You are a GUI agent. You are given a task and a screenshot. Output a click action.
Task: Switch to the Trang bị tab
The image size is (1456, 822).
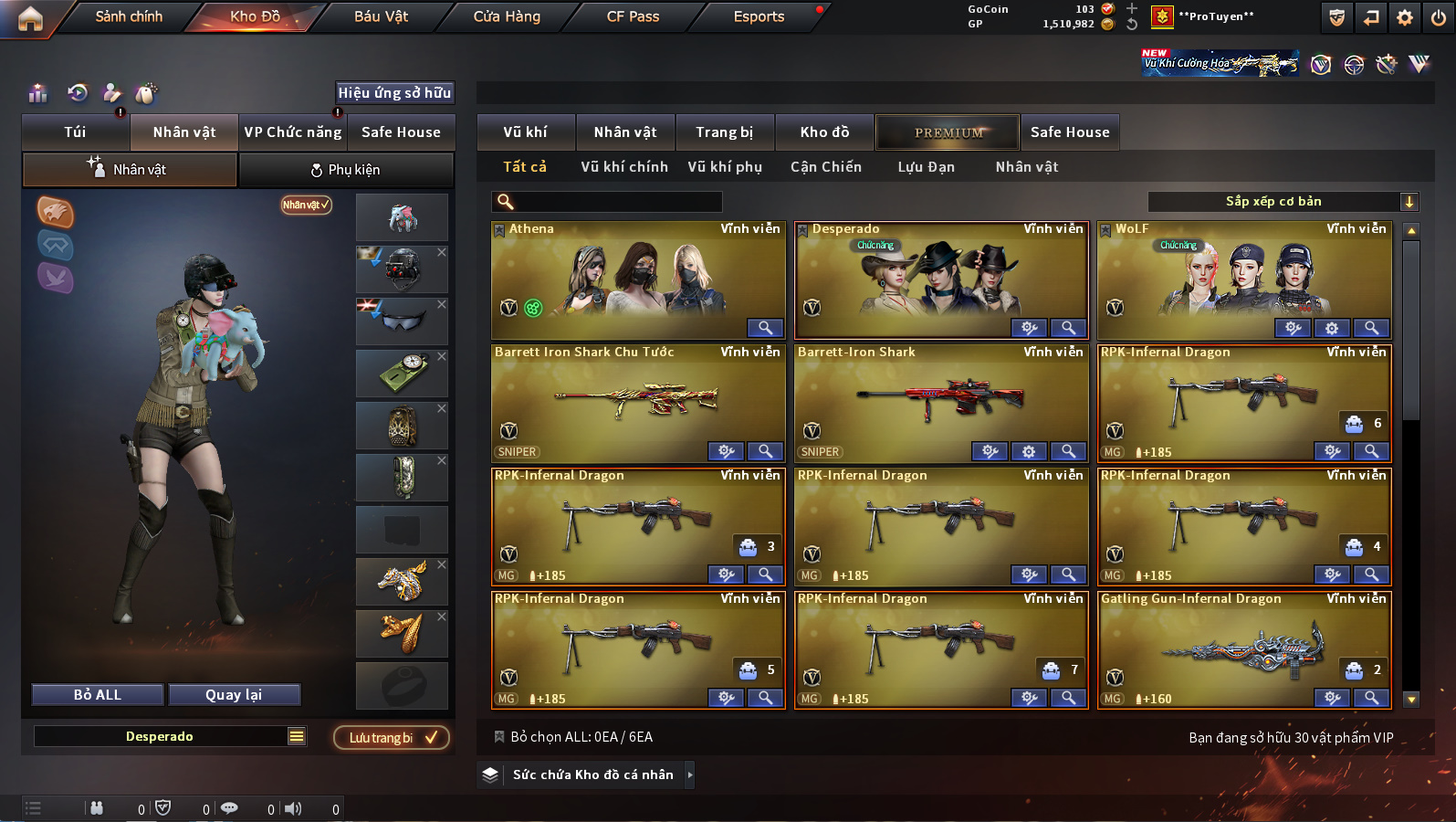click(724, 132)
